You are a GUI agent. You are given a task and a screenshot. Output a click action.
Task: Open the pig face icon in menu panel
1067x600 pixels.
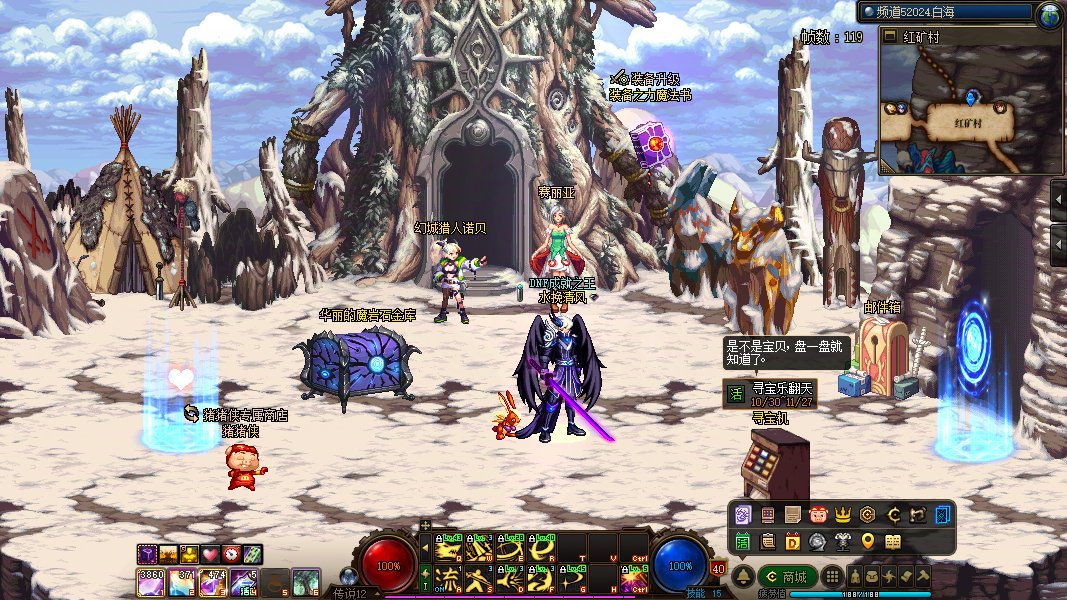point(817,515)
